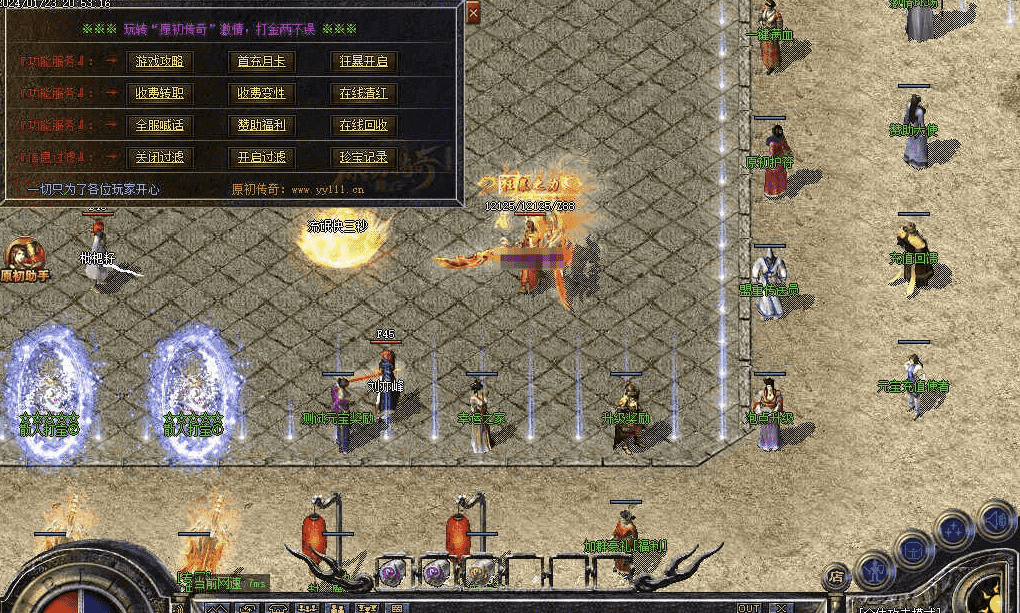Select the golden item in the belt

[482, 570]
